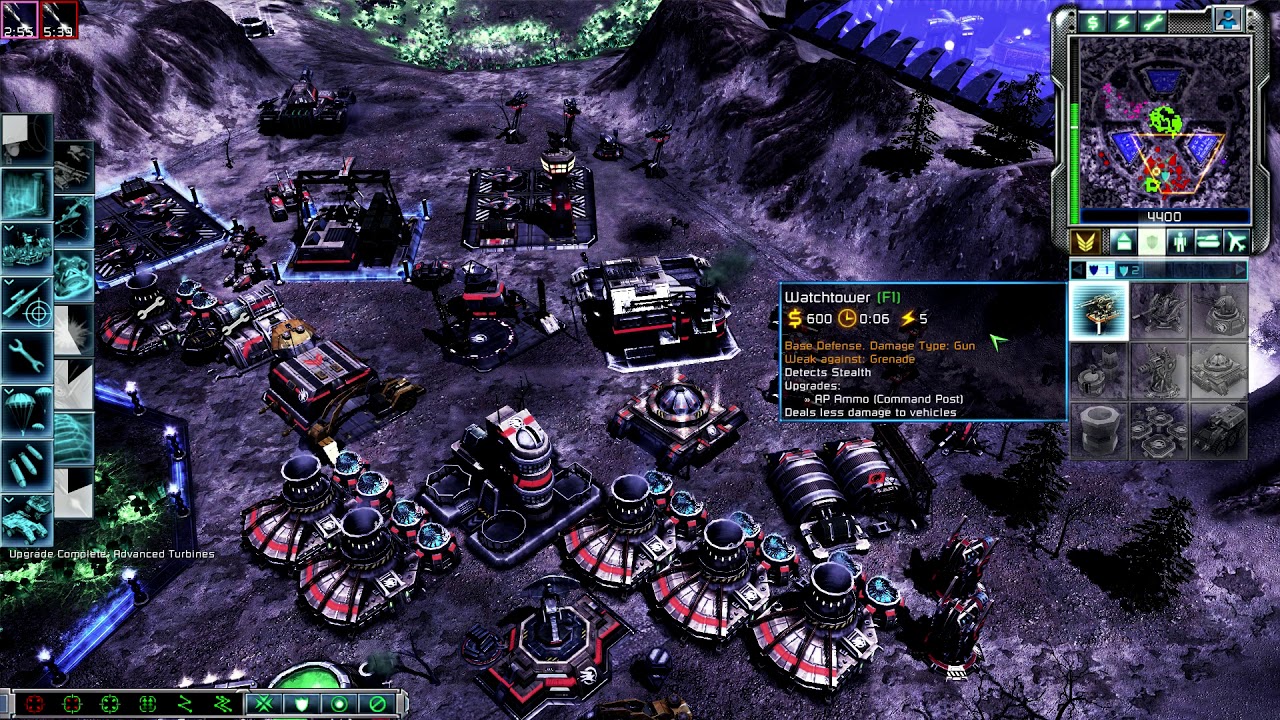Viewport: 1280px width, 720px height.
Task: Activate the wrench repair mode button
Action: 1153,22
